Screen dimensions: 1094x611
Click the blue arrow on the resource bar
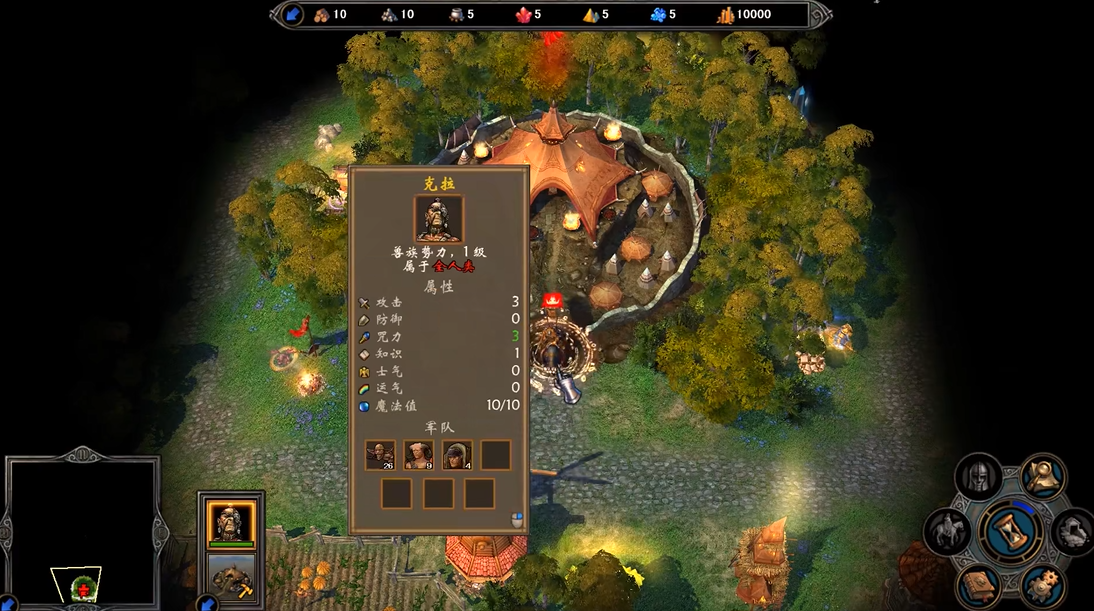(x=293, y=14)
